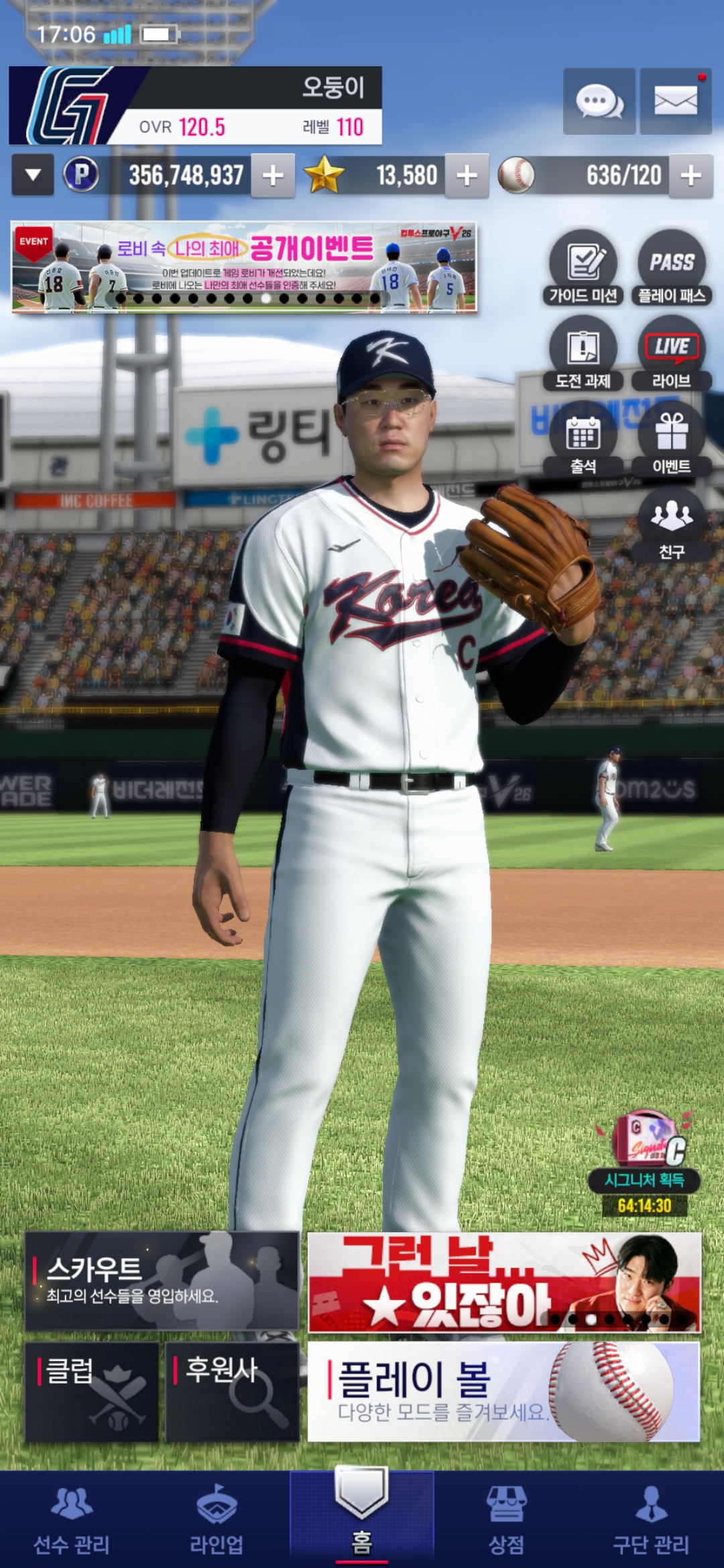This screenshot has width=724, height=1568.
Task: Refill baseballs using the plus button
Action: pyautogui.click(x=690, y=176)
